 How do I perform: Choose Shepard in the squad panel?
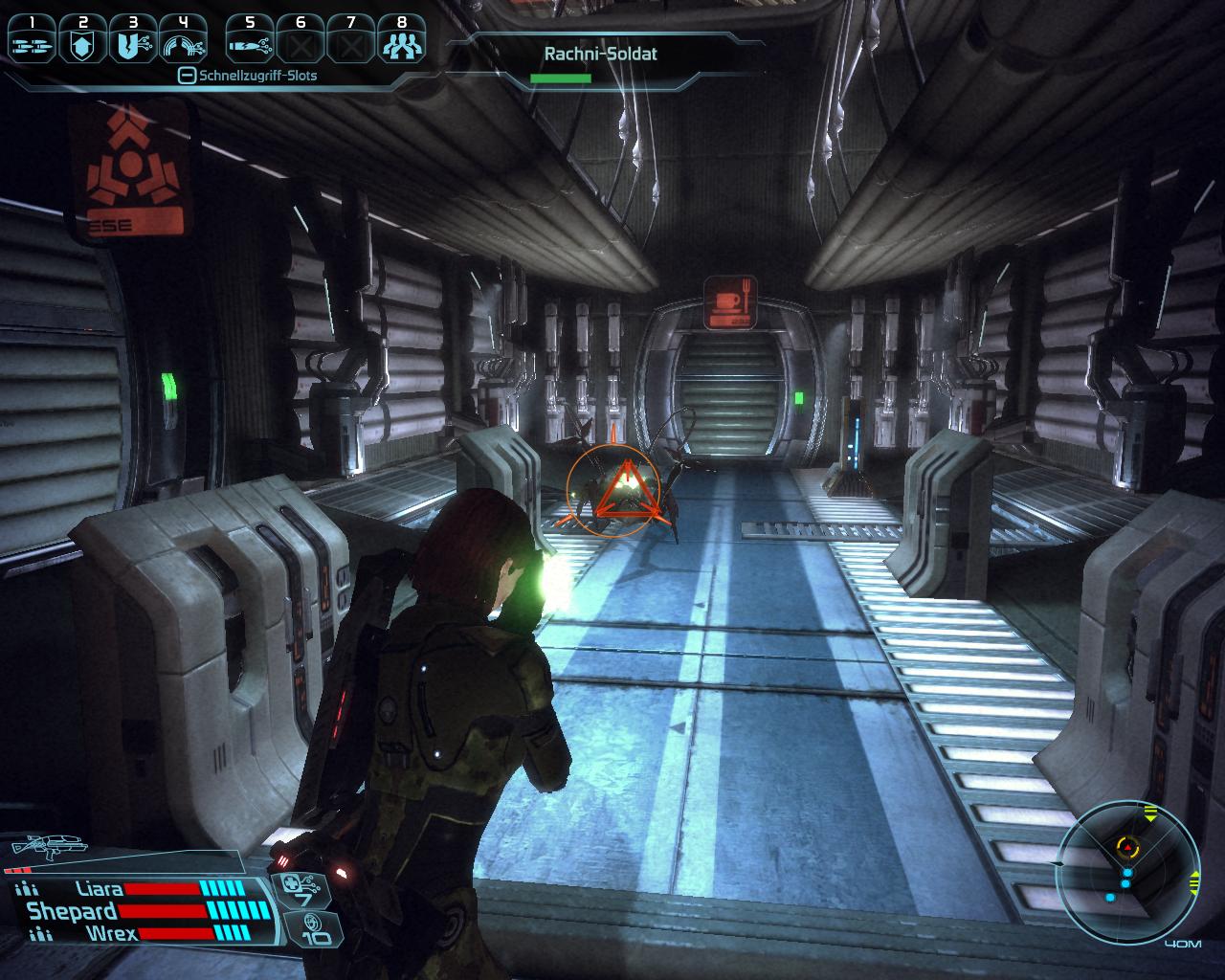pos(72,911)
